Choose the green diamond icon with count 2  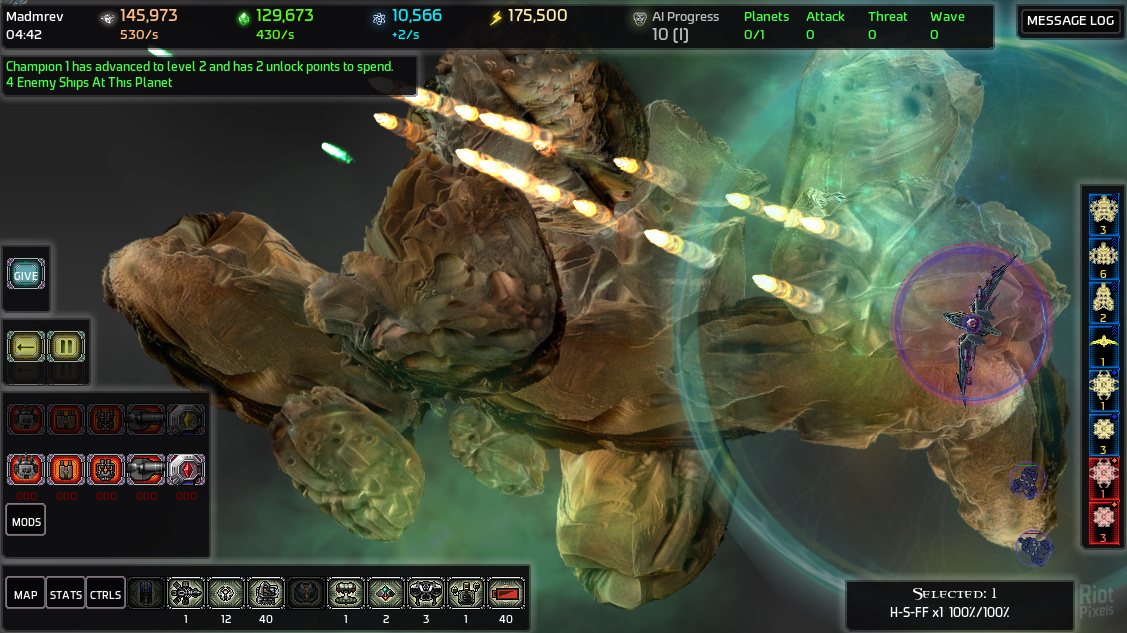click(x=385, y=594)
